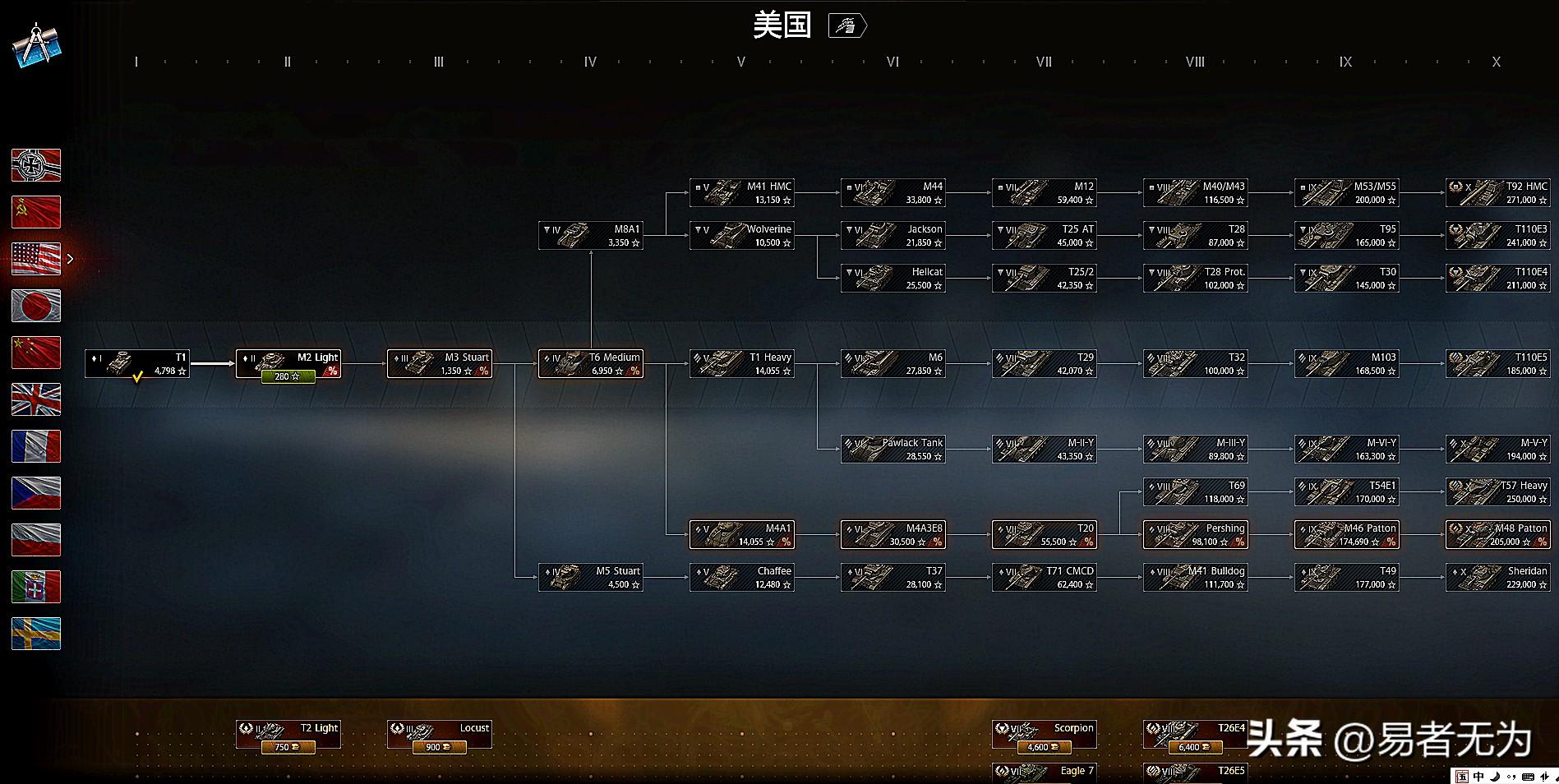Viewport: 1559px width, 784px height.
Task: Select the T92 HMC tank node
Action: 1497,192
